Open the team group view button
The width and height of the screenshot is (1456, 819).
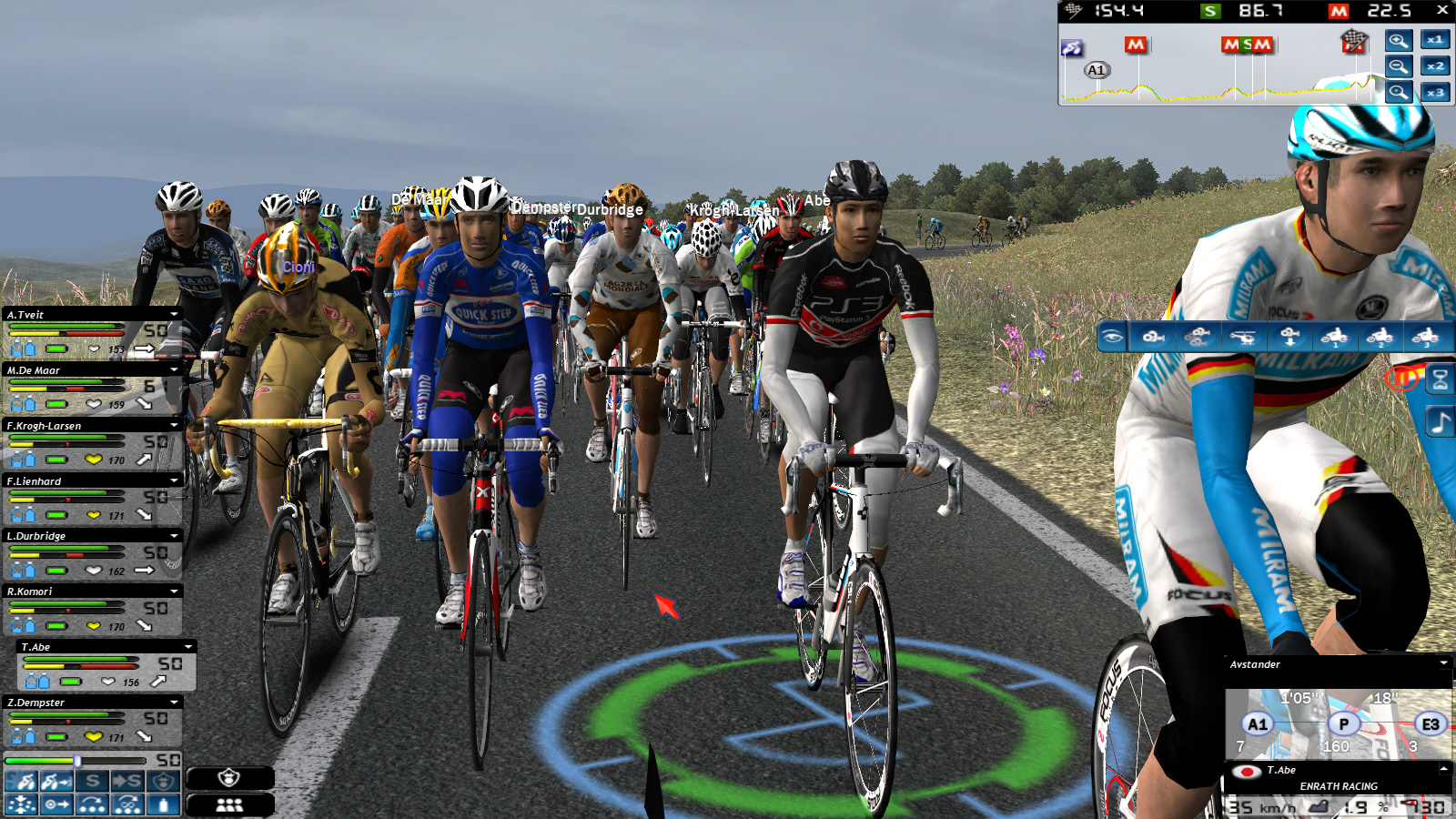(x=229, y=804)
